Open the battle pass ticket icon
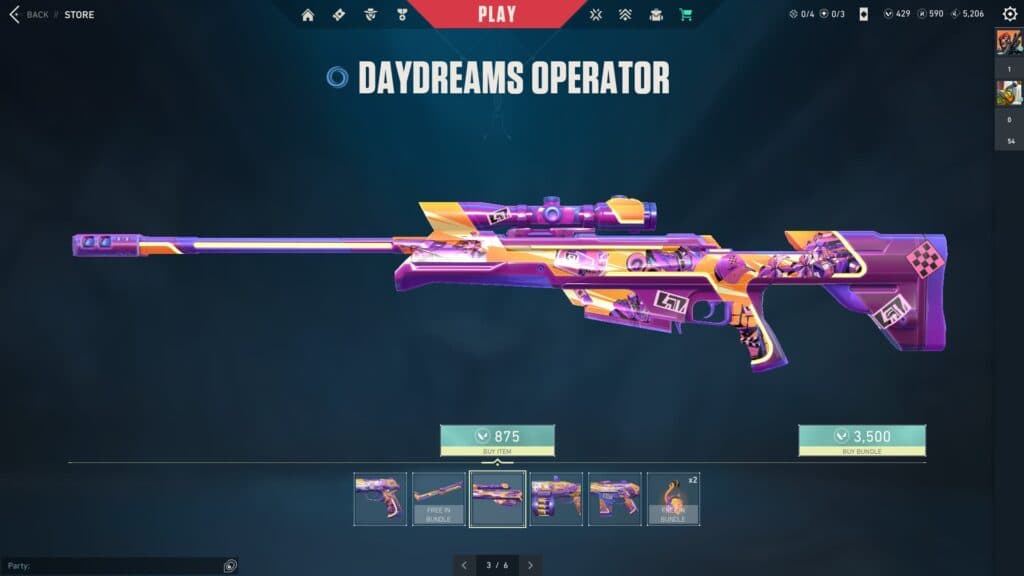Viewport: 1024px width, 576px height. click(338, 15)
